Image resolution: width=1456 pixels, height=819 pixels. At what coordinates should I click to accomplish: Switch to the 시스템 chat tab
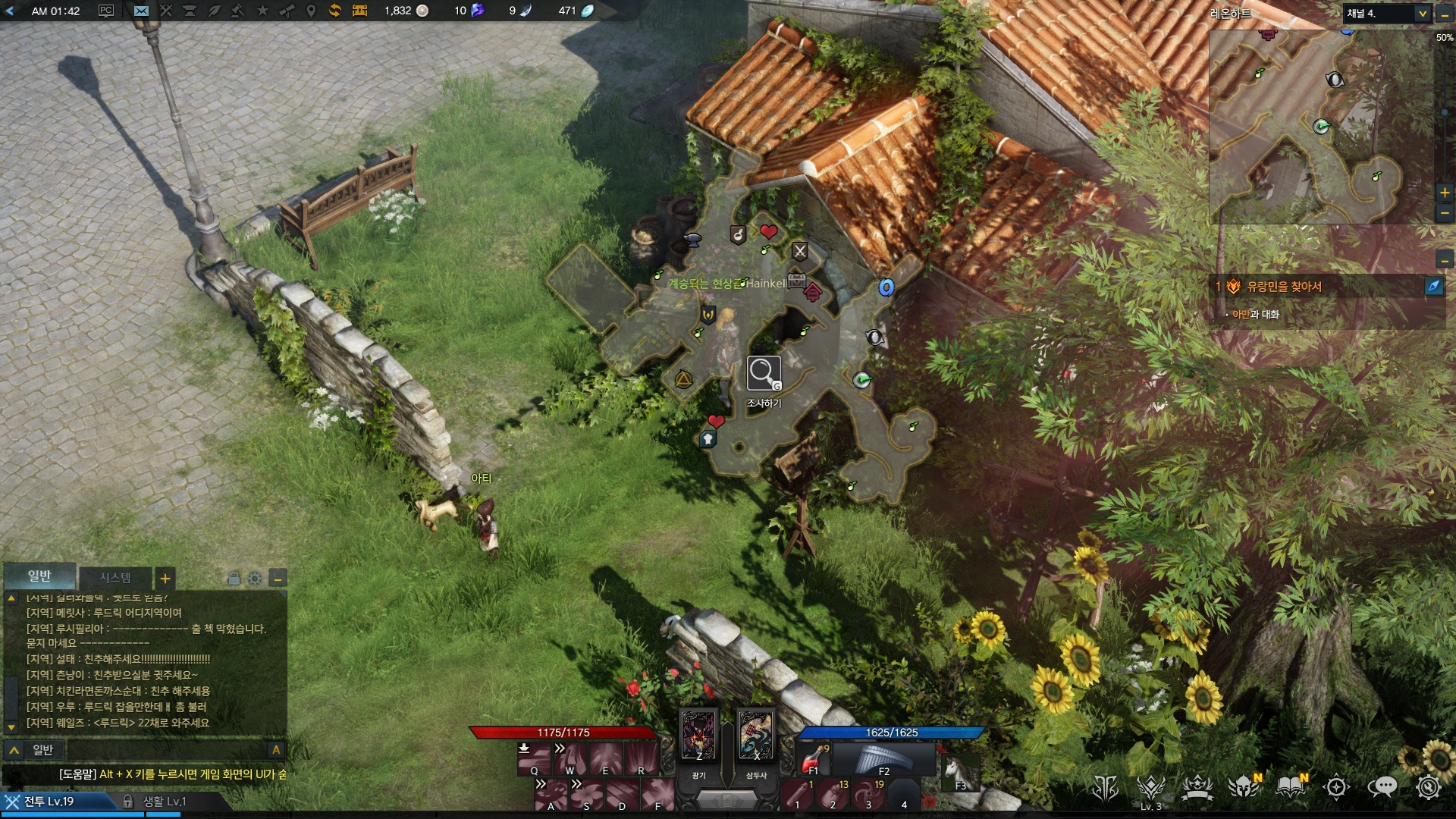click(x=115, y=578)
